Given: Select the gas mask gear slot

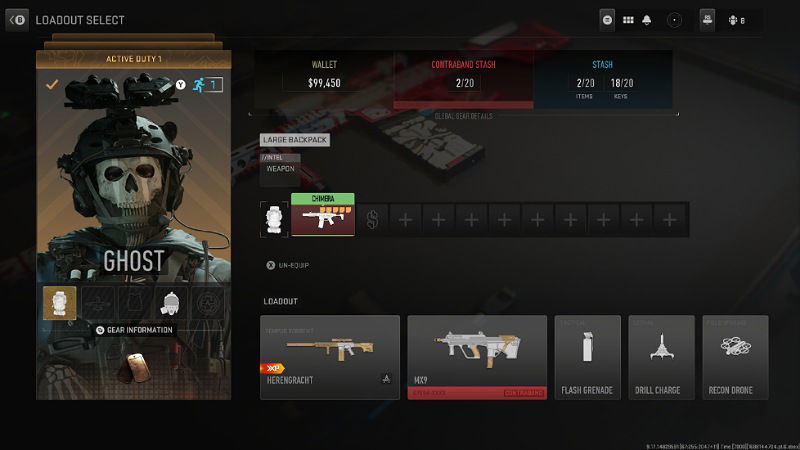Looking at the screenshot, I should point(171,303).
